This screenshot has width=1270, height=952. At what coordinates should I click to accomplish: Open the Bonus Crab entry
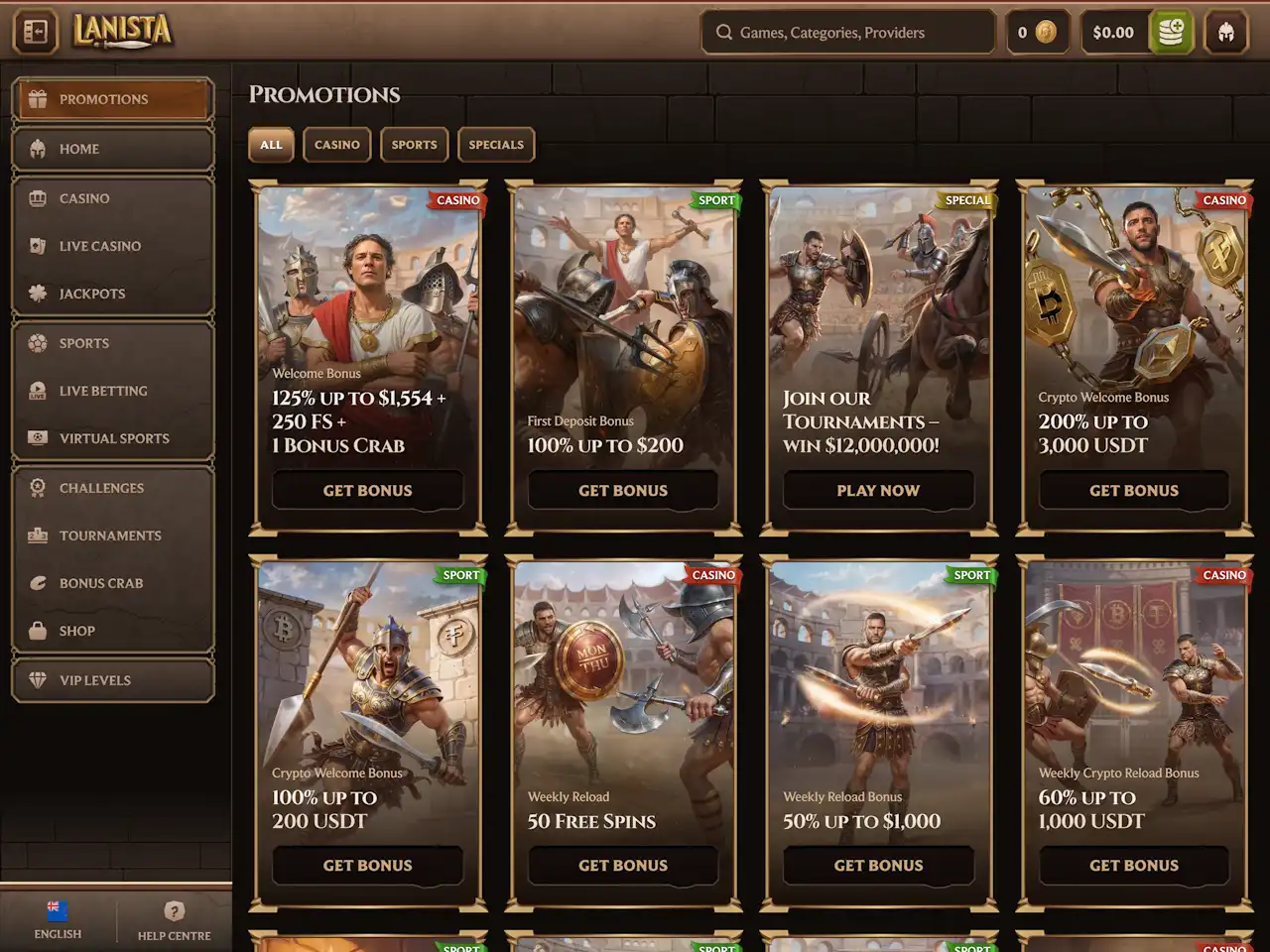[x=112, y=583]
